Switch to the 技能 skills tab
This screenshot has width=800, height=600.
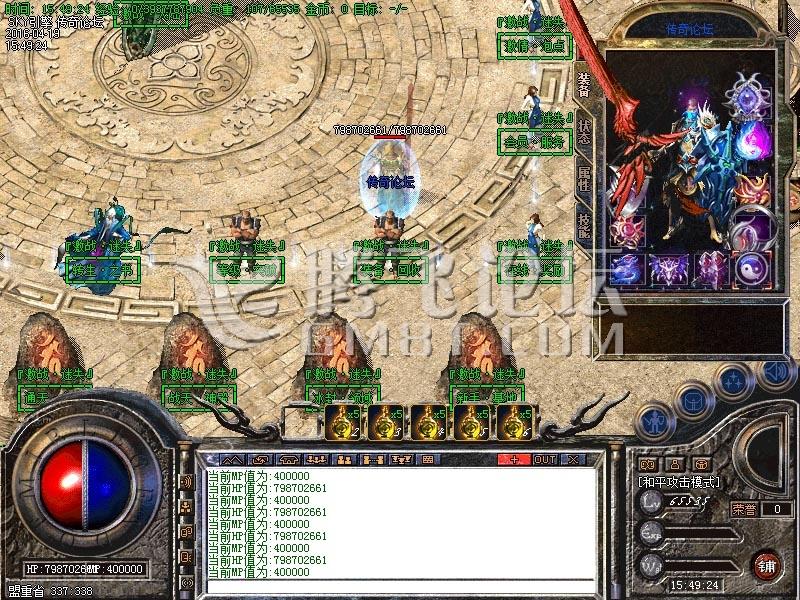pyautogui.click(x=585, y=228)
